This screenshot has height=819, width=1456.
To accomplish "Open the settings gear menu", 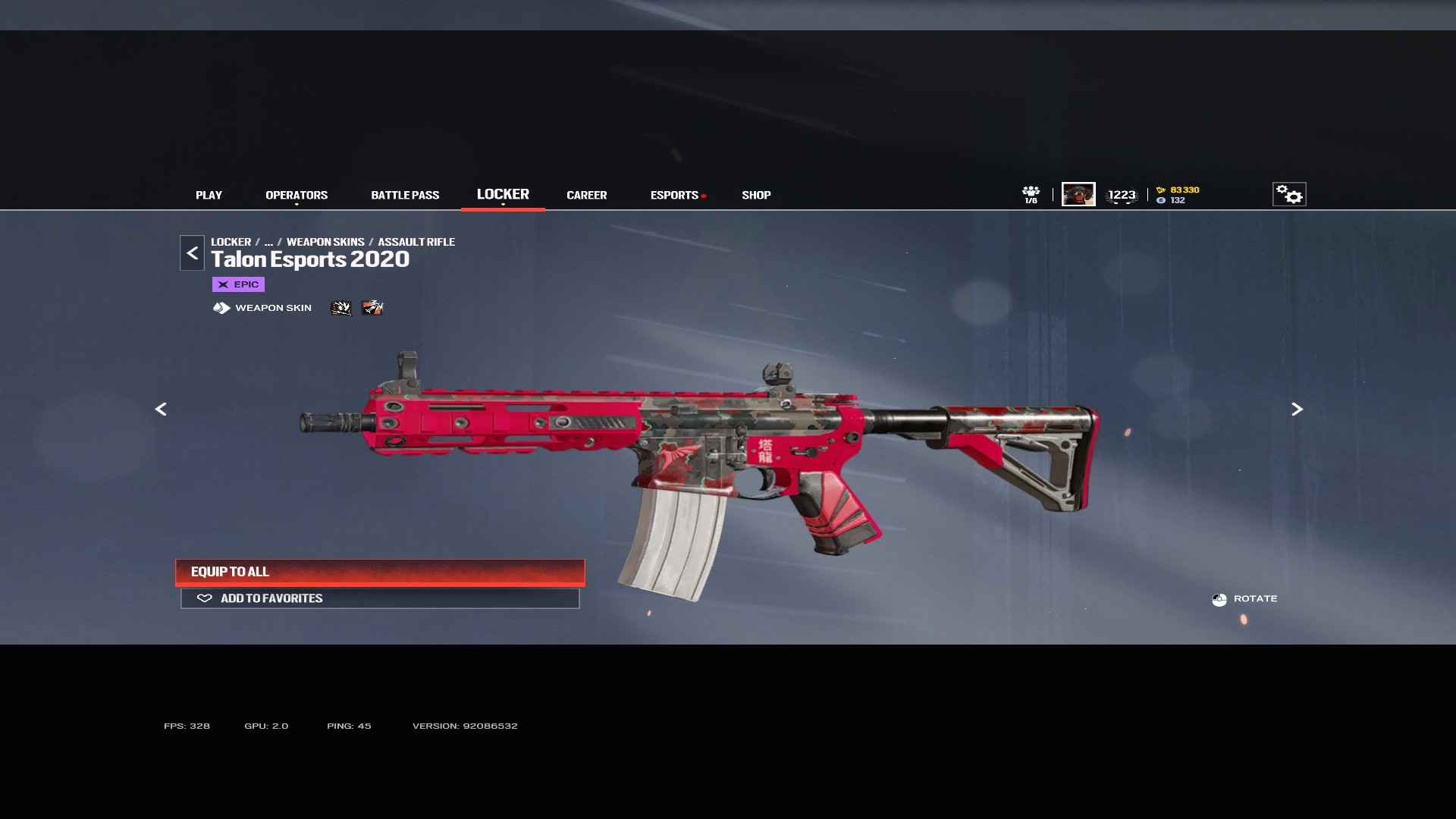I will pyautogui.click(x=1288, y=194).
